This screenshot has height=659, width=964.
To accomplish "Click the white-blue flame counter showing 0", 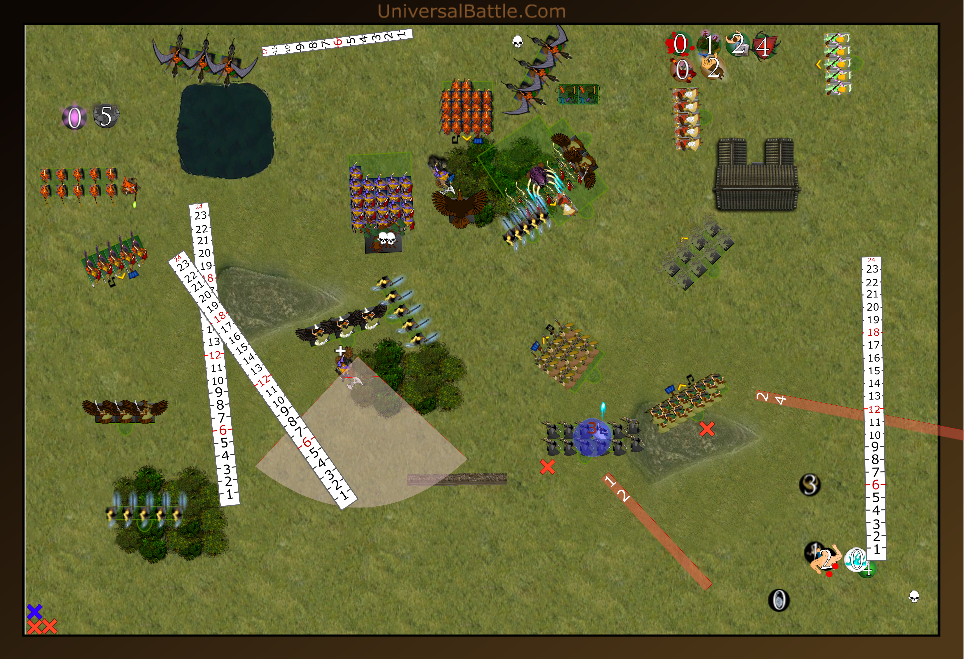I will coord(856,560).
